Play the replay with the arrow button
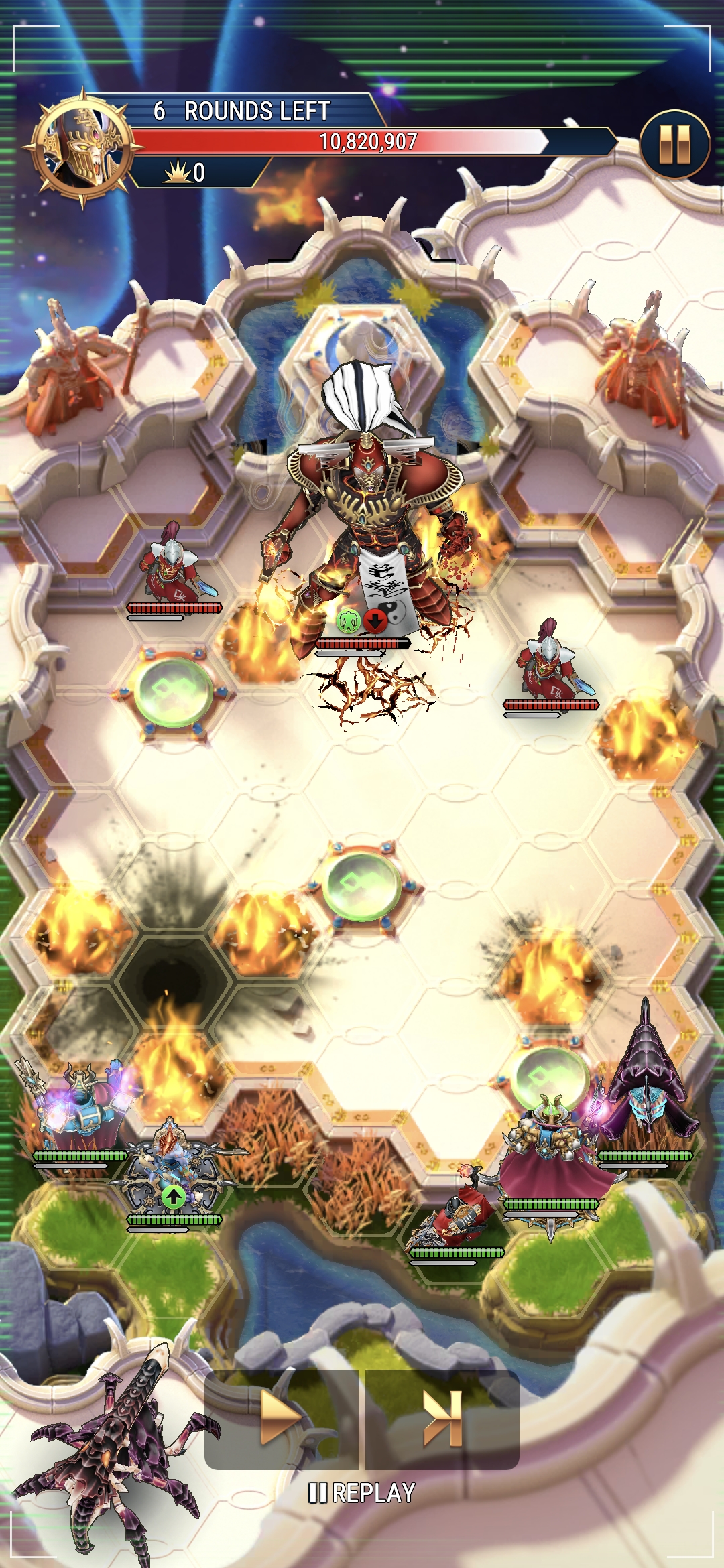Screen dimensions: 724x1568 282,1418
